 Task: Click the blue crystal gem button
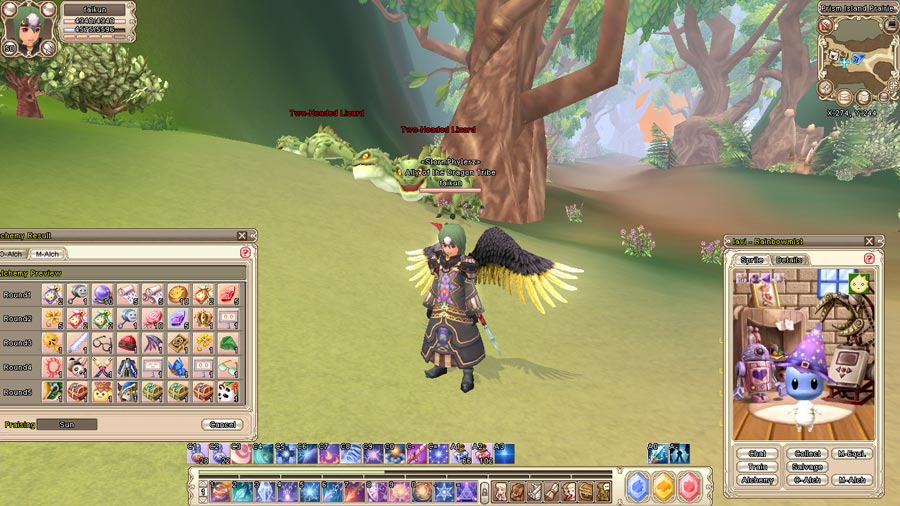(x=637, y=487)
